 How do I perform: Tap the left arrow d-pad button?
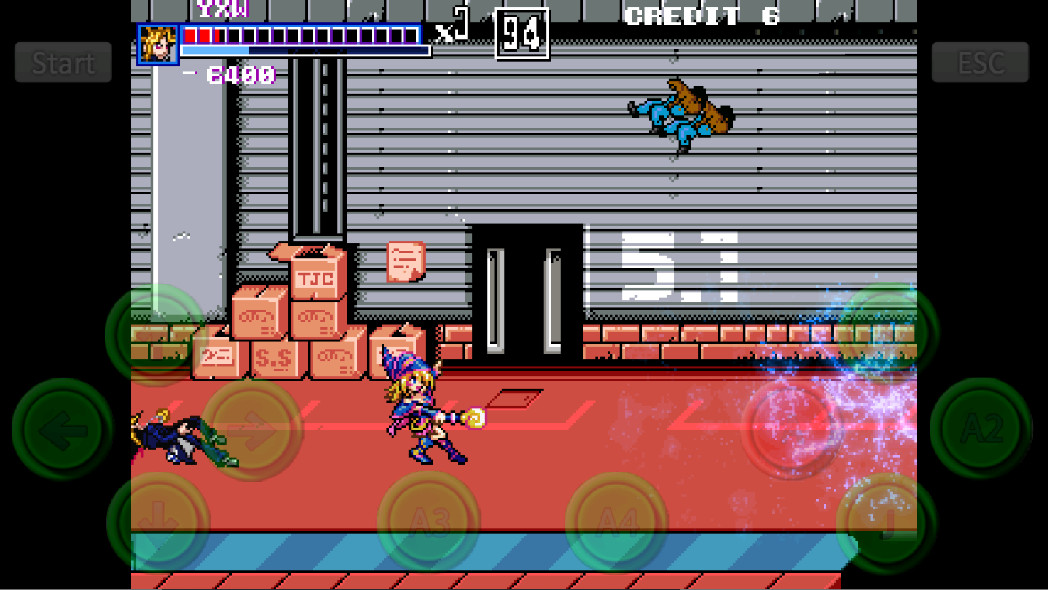click(62, 429)
